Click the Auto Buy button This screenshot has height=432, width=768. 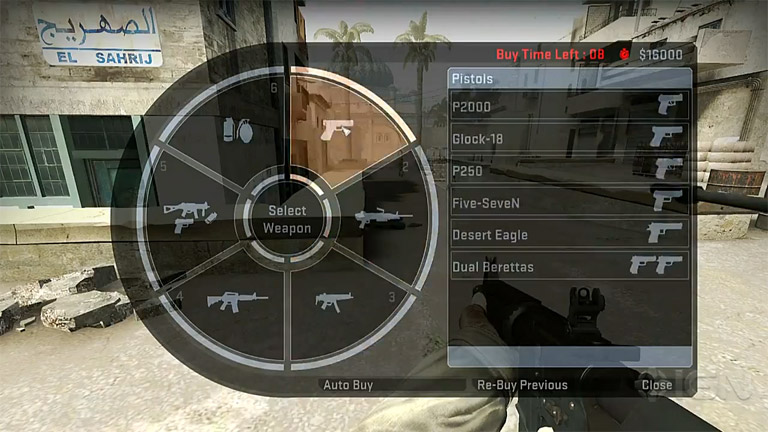[x=347, y=385]
